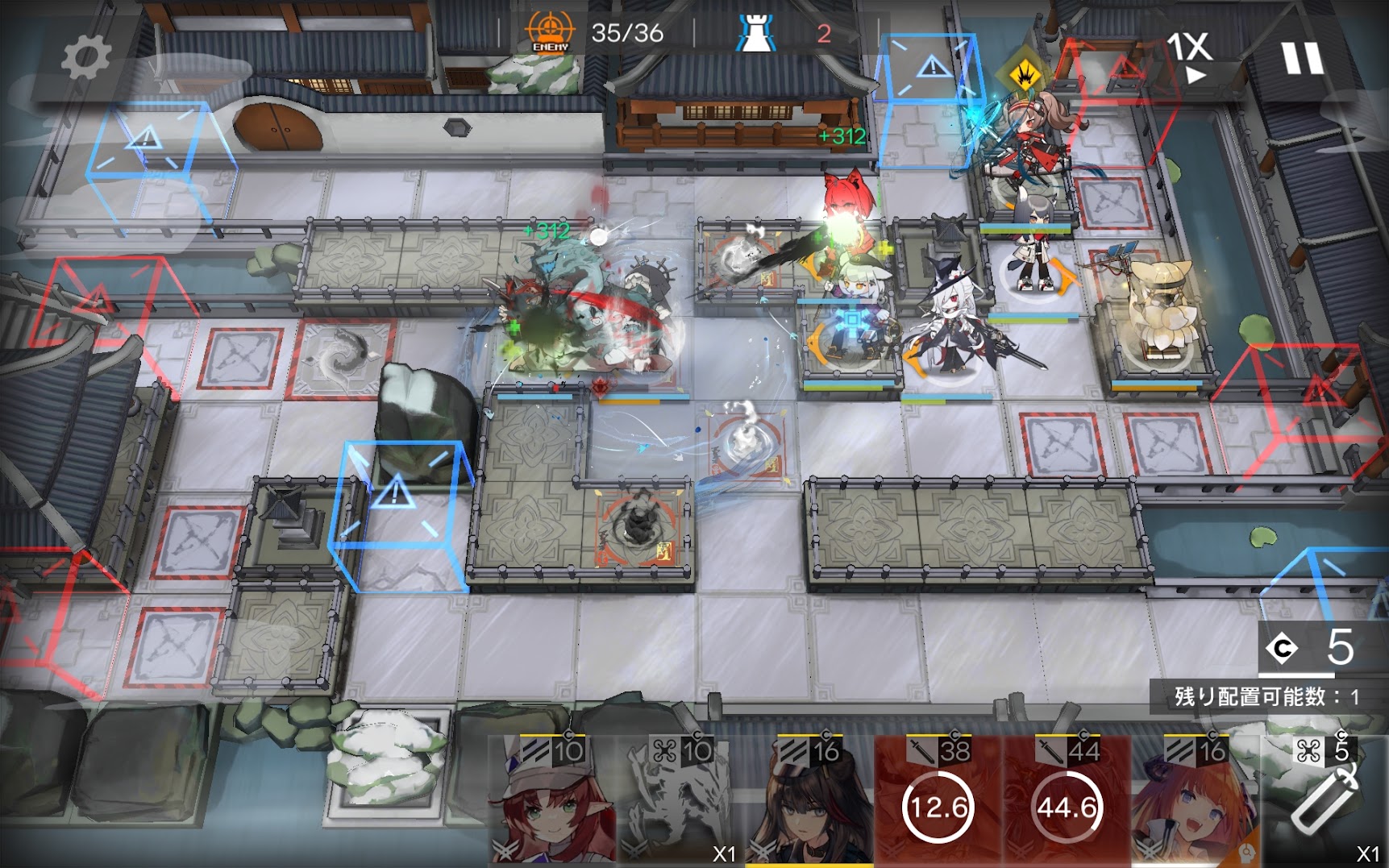The width and height of the screenshot is (1389, 868).
Task: Pause the battle
Action: point(1303,57)
